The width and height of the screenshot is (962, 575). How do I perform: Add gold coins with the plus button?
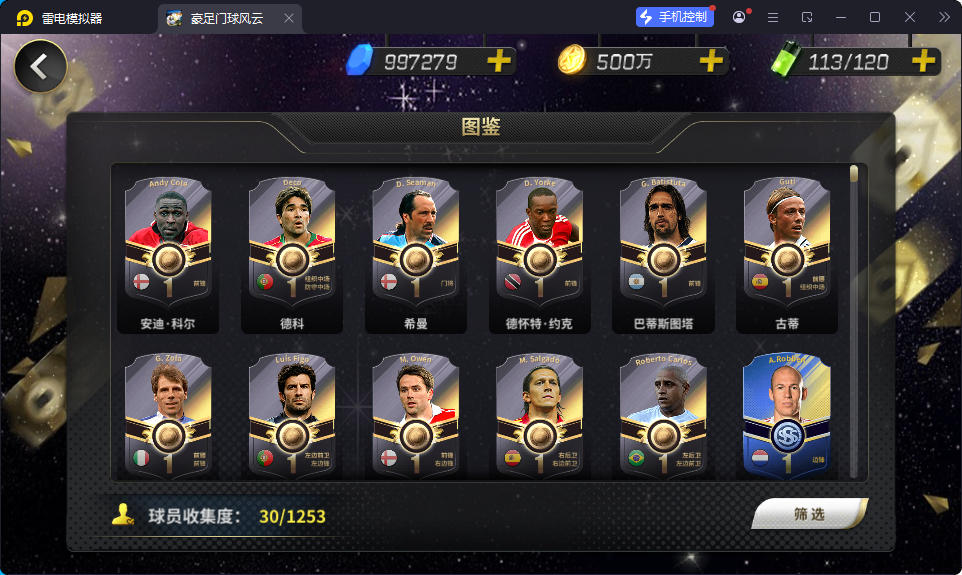tap(710, 61)
